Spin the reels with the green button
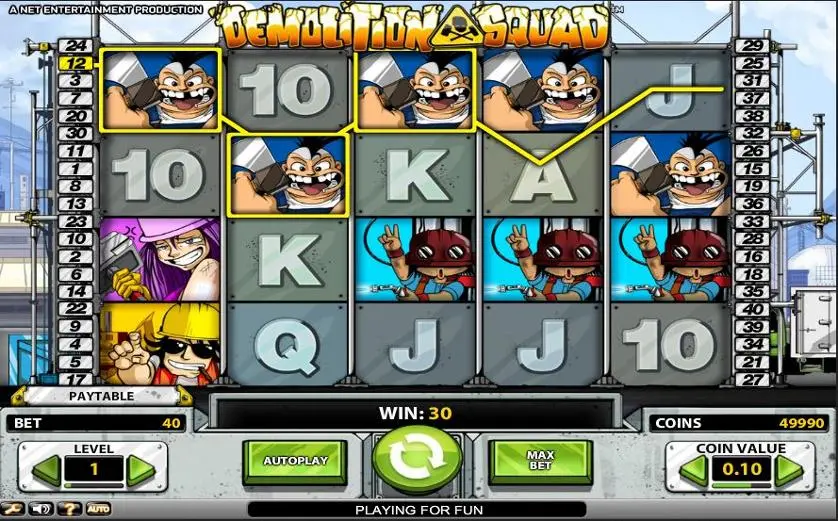 (417, 460)
